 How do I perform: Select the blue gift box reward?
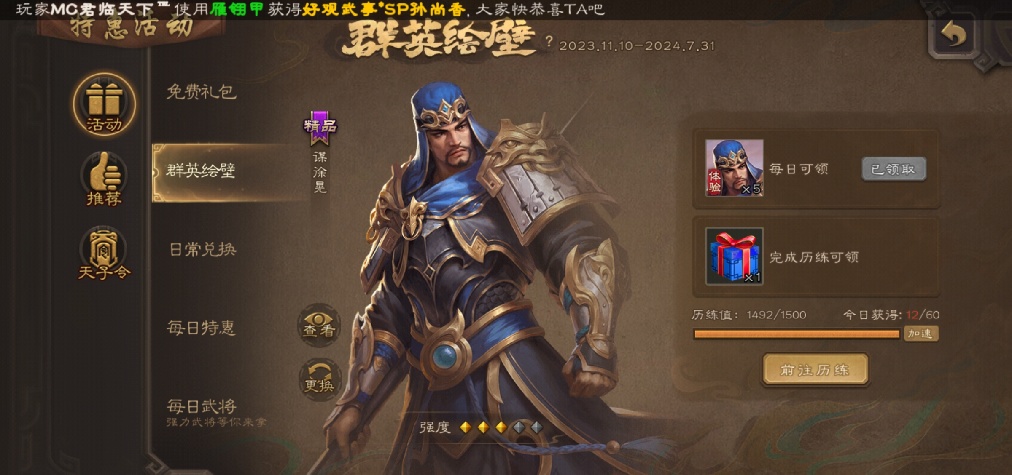tap(734, 256)
